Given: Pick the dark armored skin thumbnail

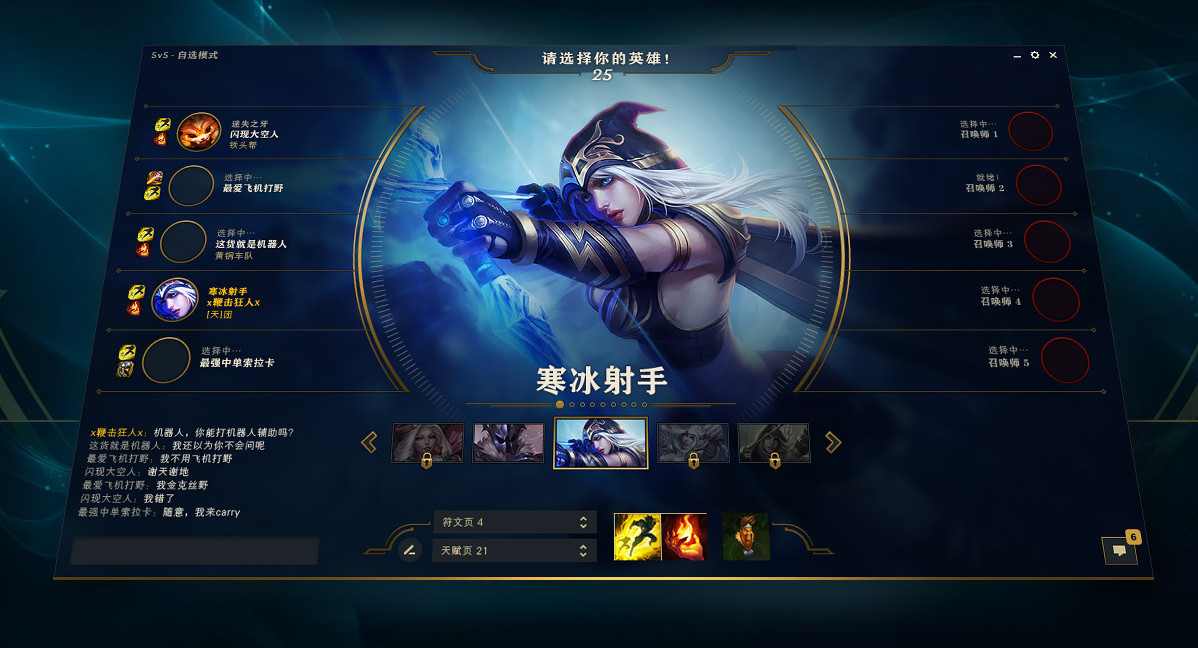Looking at the screenshot, I should [x=508, y=442].
